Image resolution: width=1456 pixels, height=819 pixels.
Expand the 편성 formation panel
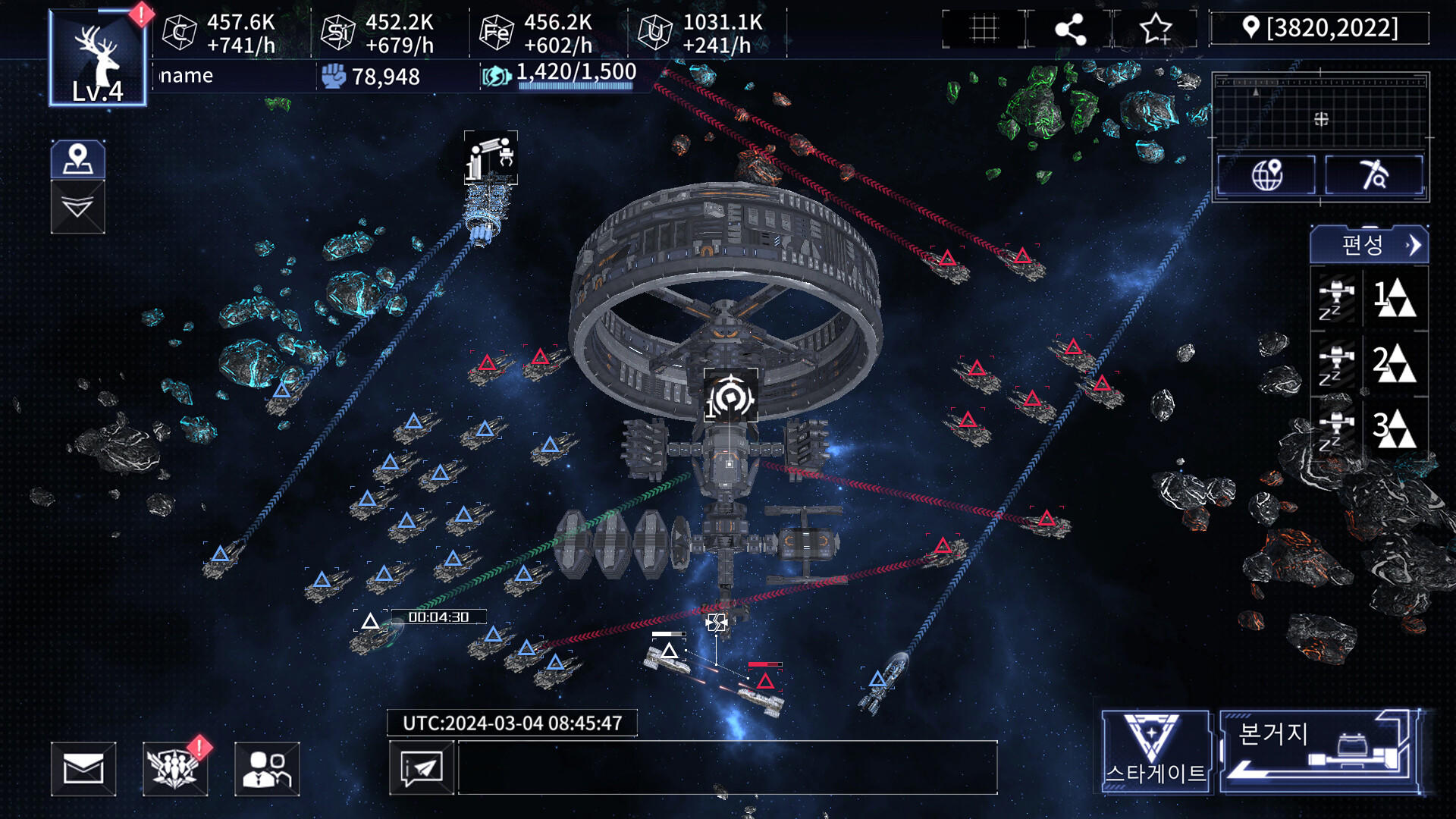[1369, 245]
